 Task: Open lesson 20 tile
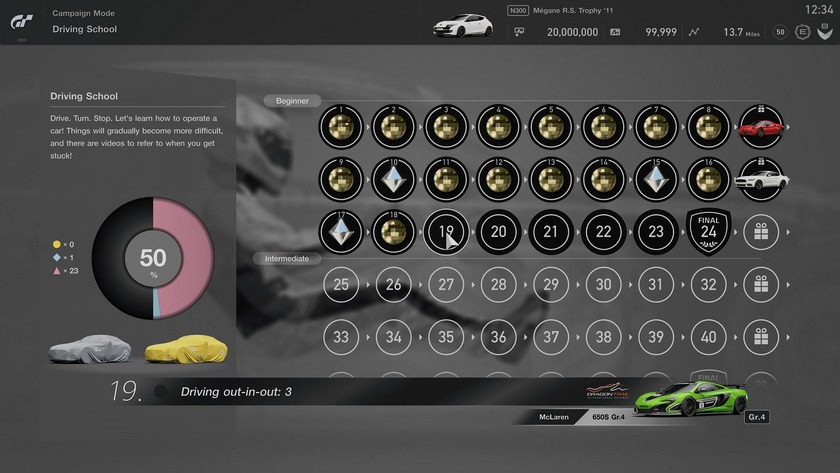click(x=498, y=232)
